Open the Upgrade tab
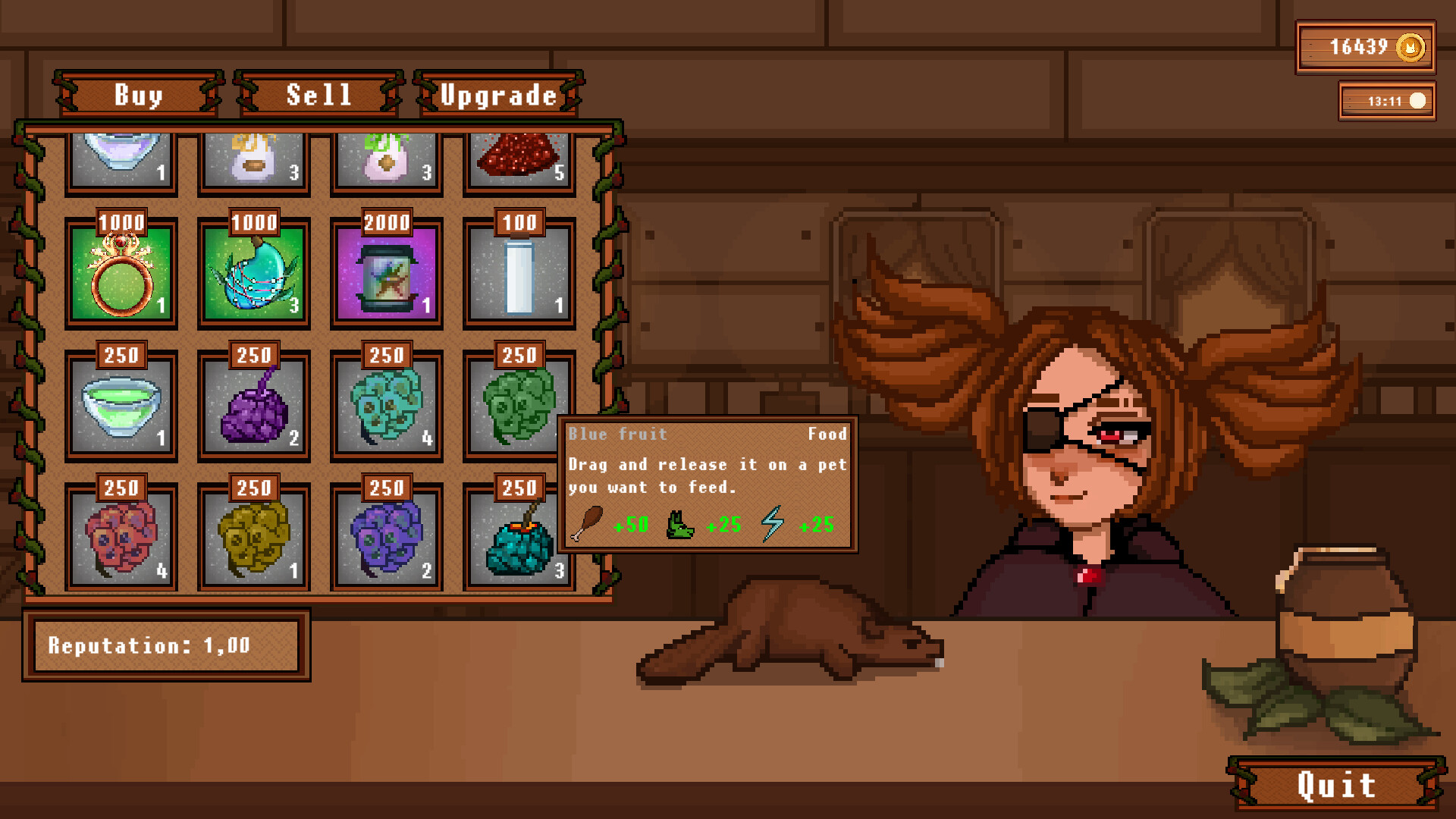1456x819 pixels. (x=497, y=95)
